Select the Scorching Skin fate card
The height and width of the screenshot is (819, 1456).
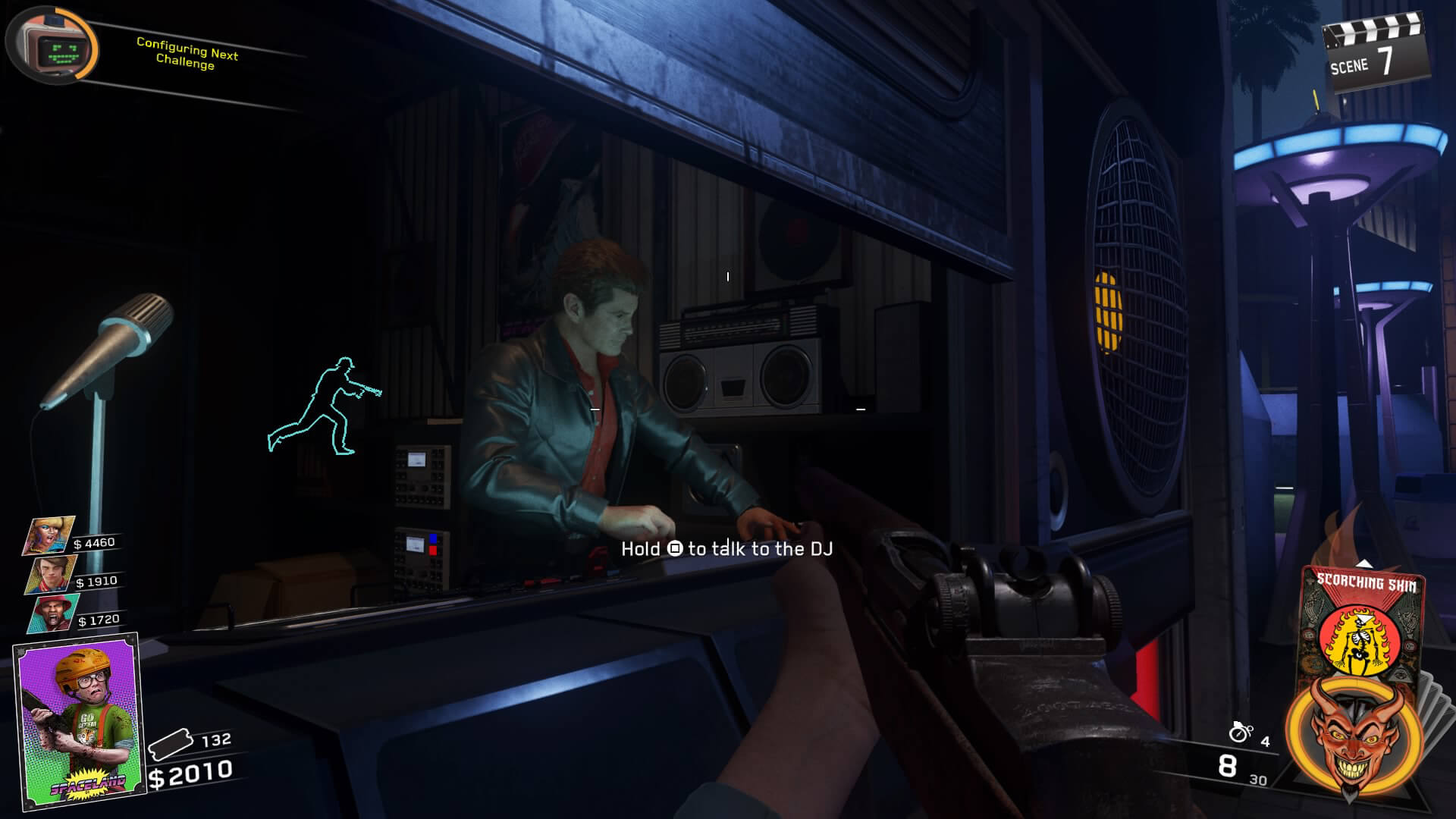(x=1363, y=620)
